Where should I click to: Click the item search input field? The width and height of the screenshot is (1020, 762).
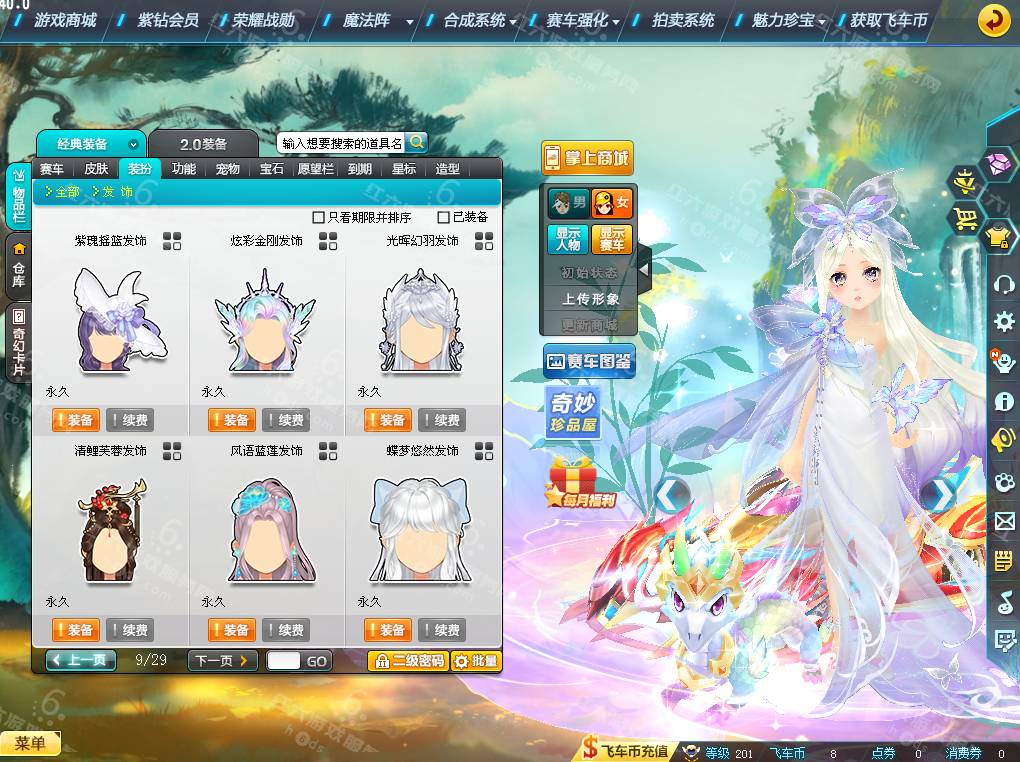pos(341,143)
